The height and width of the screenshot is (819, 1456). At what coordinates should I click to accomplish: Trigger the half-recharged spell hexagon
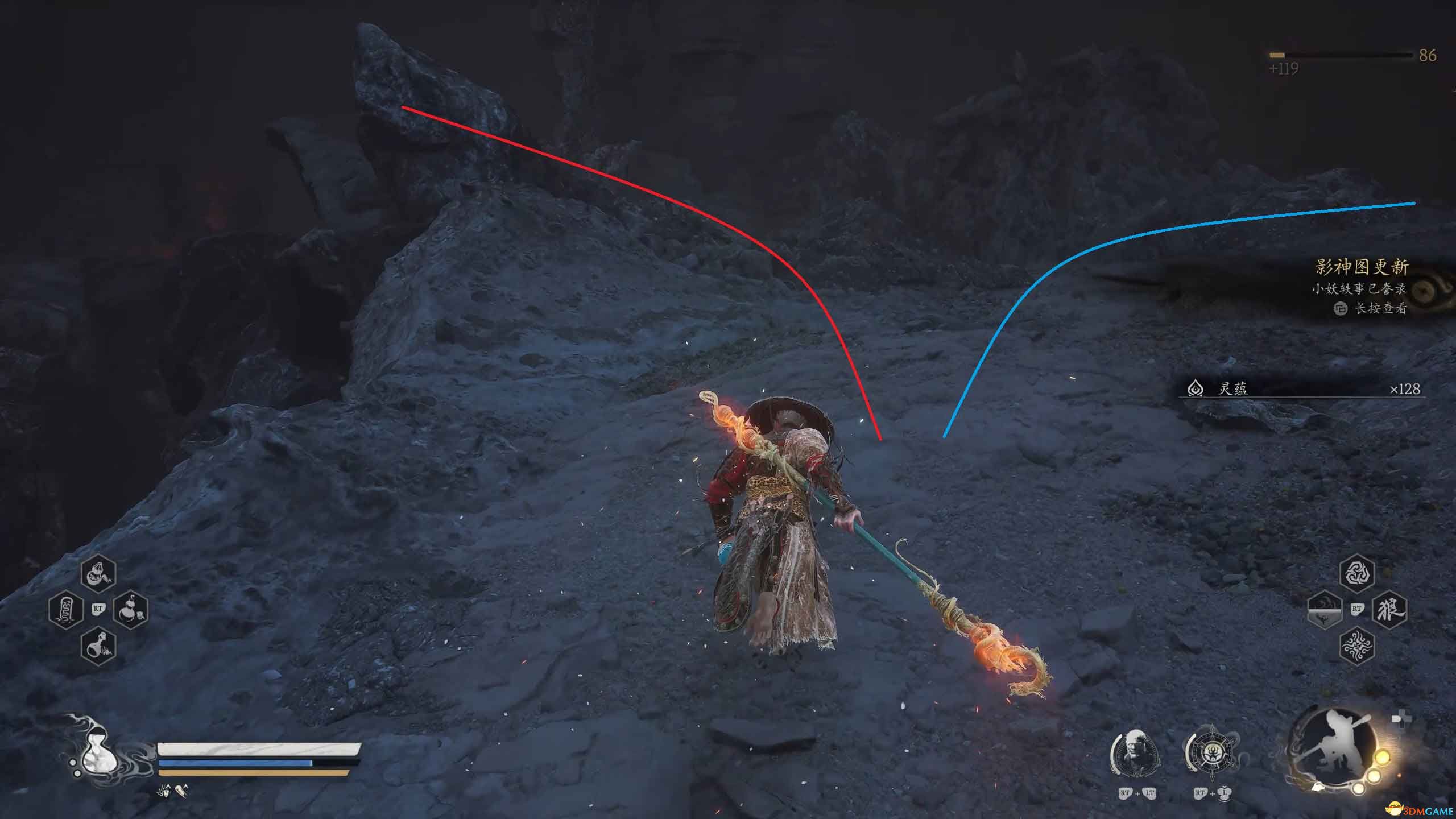click(1325, 609)
